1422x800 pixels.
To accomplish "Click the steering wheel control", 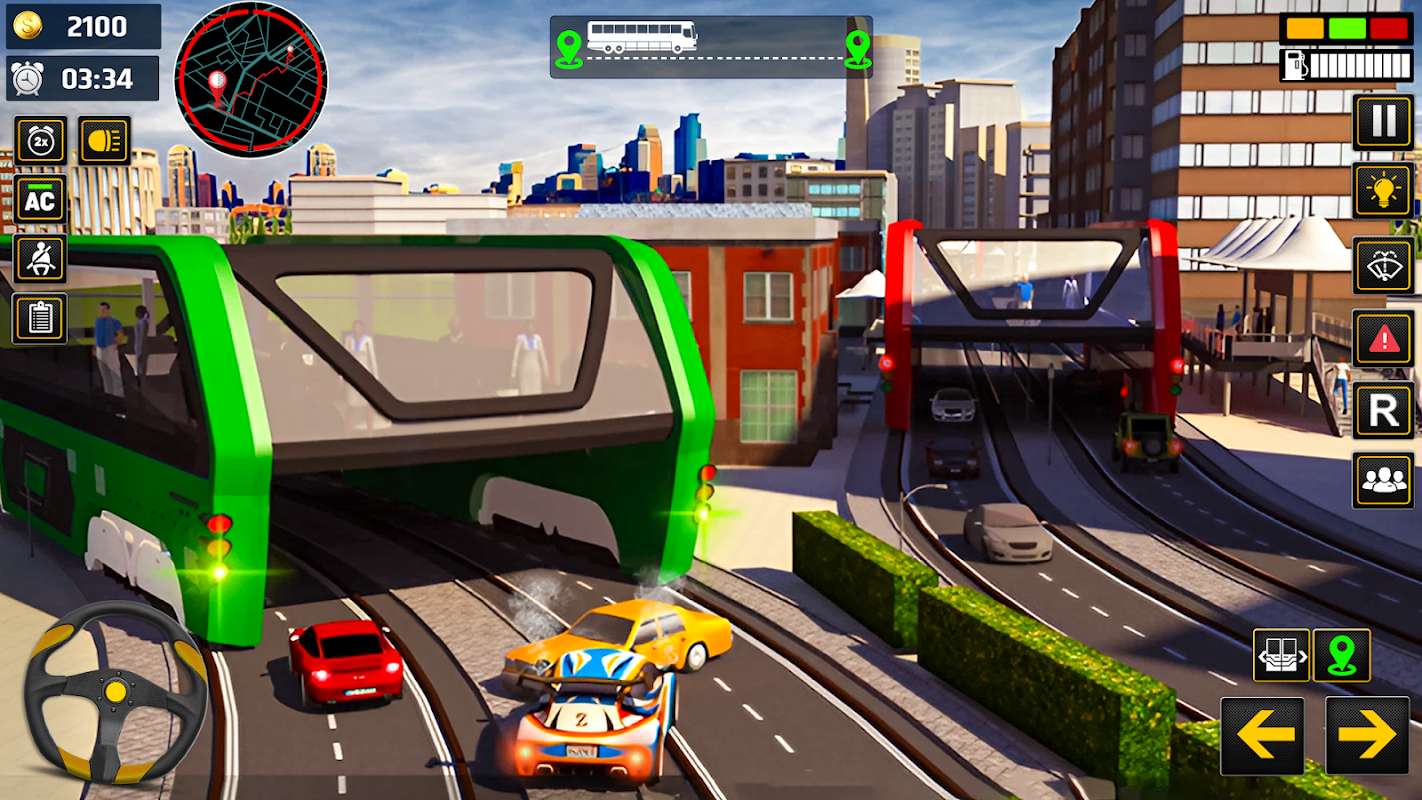I will click(115, 692).
